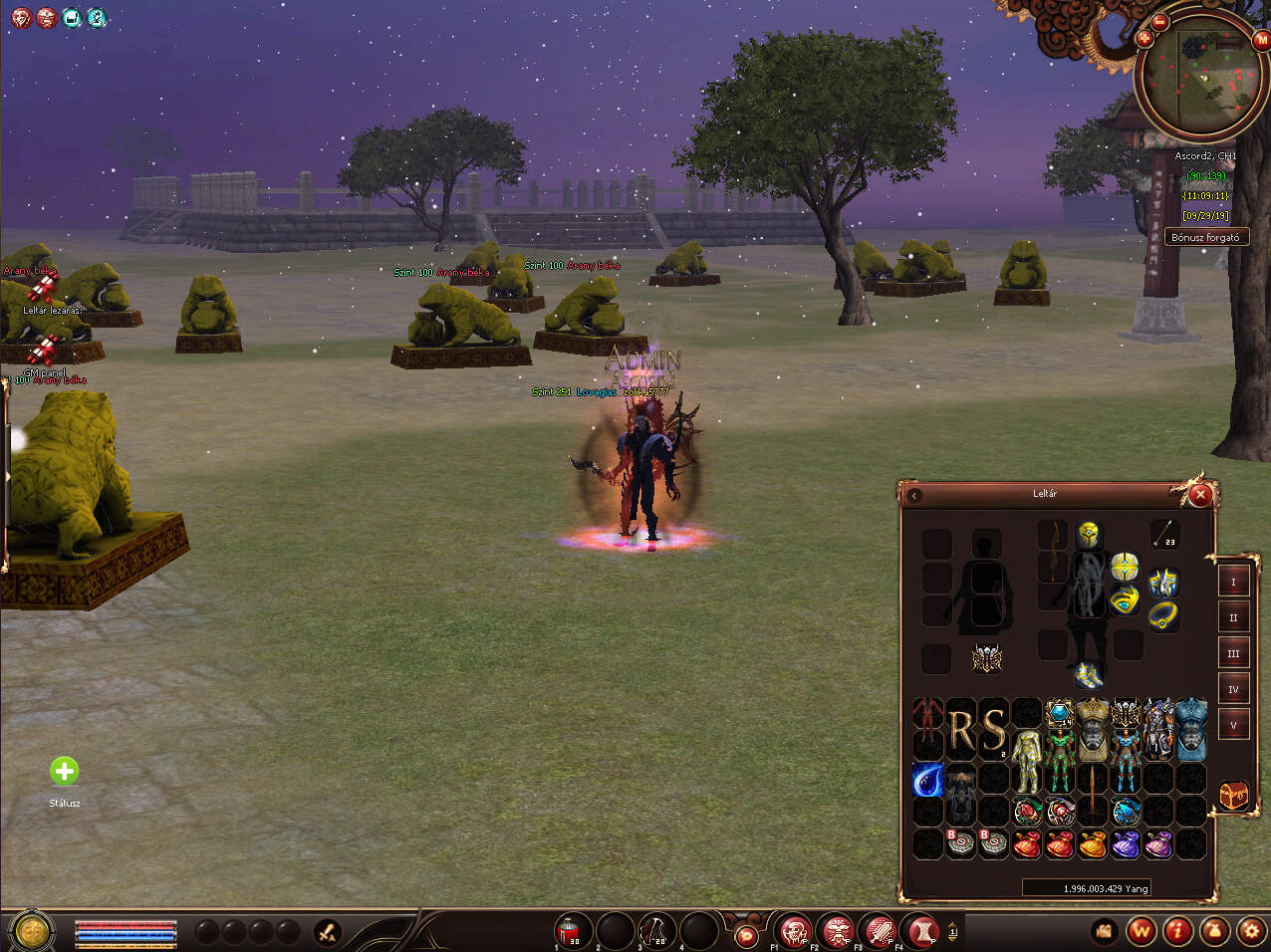Image resolution: width=1271 pixels, height=952 pixels.
Task: Use the red potion in quickslot 1
Action: [x=572, y=932]
